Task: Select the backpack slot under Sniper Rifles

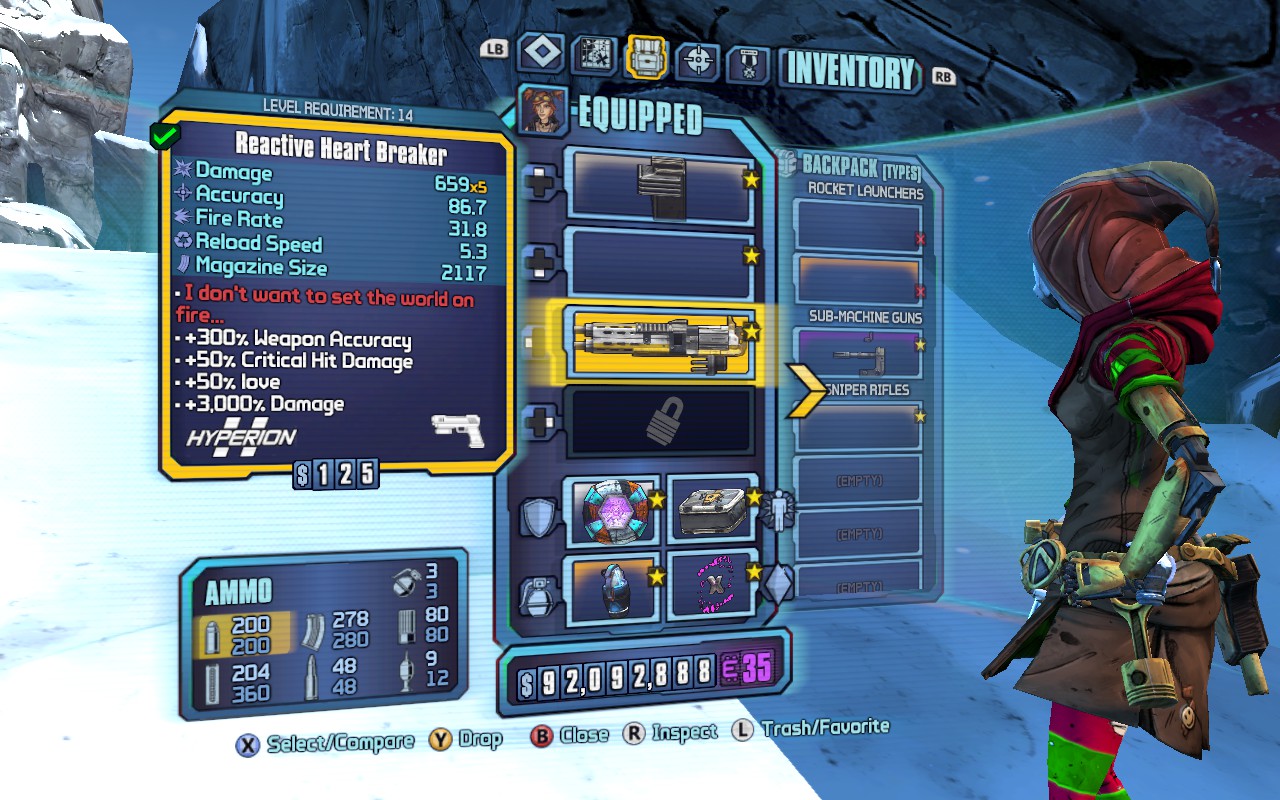Action: coord(857,425)
